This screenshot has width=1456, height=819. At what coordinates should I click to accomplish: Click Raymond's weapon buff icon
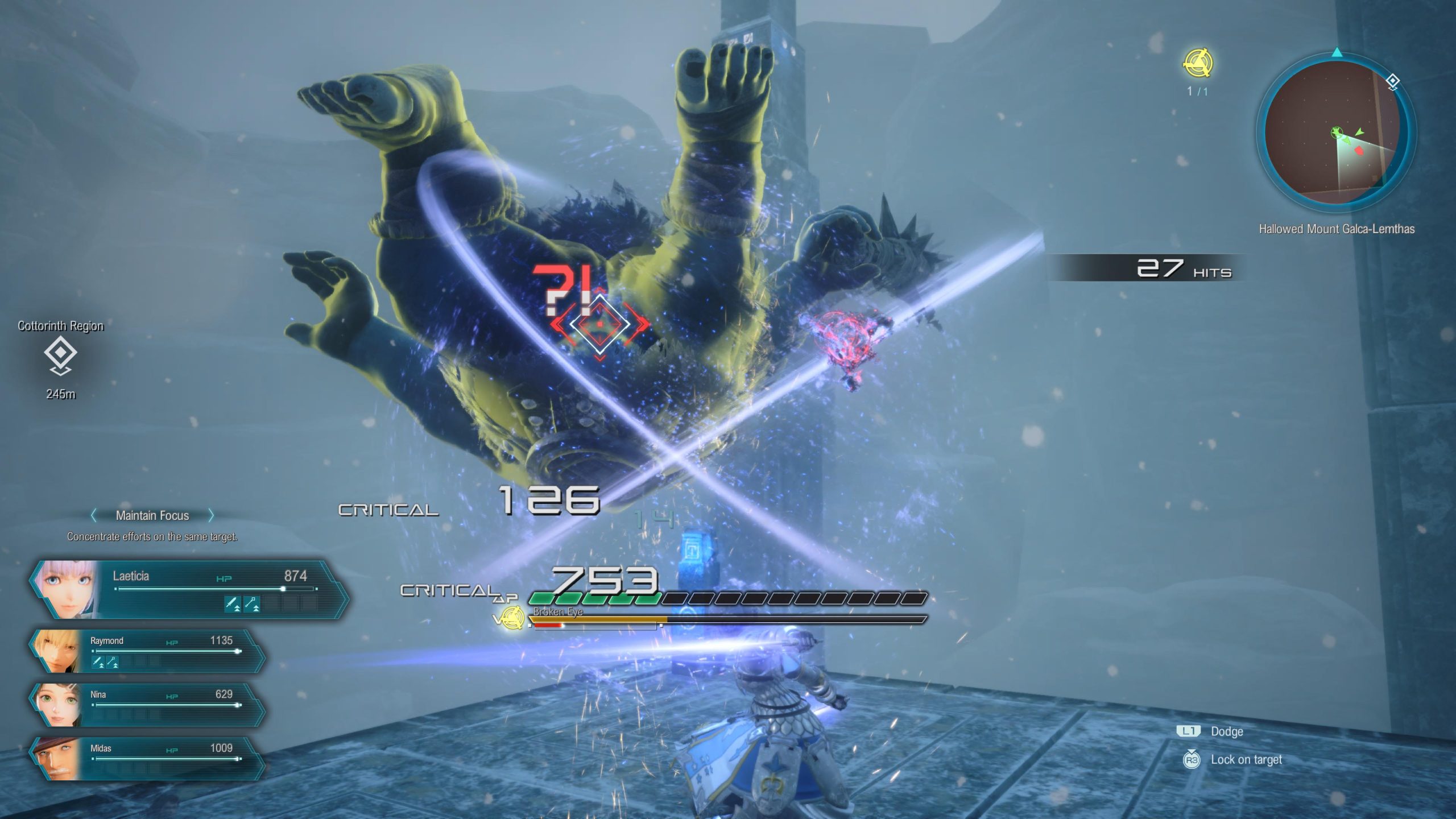[98, 661]
